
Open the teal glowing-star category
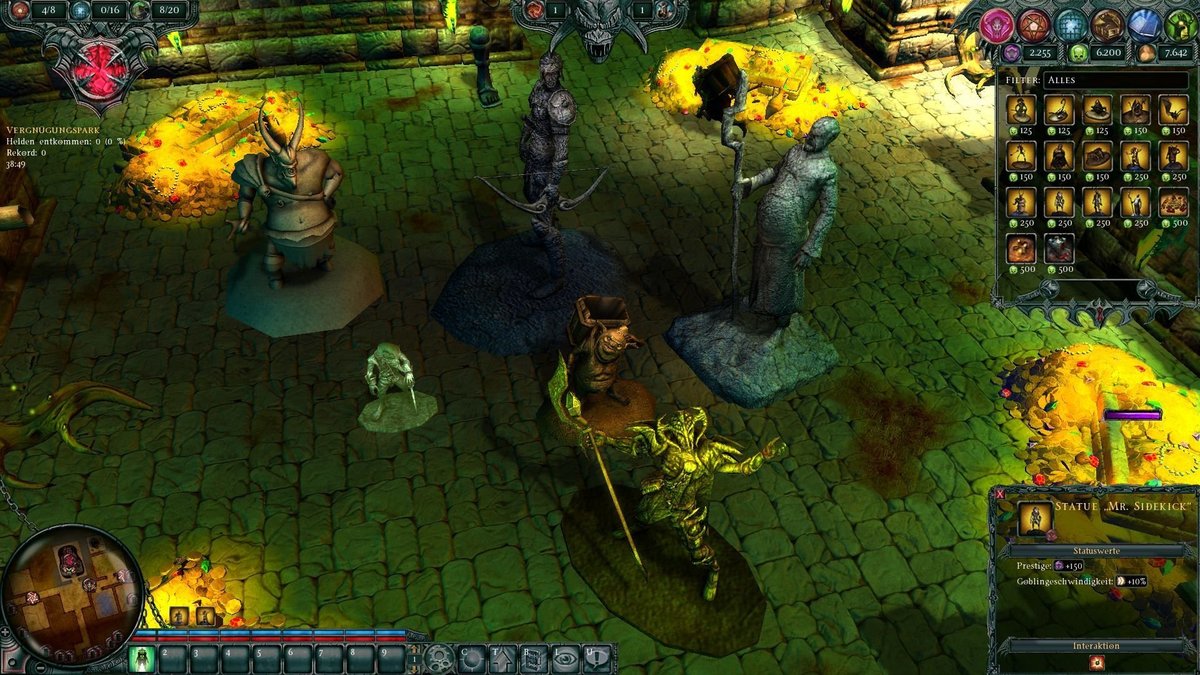[1071, 26]
